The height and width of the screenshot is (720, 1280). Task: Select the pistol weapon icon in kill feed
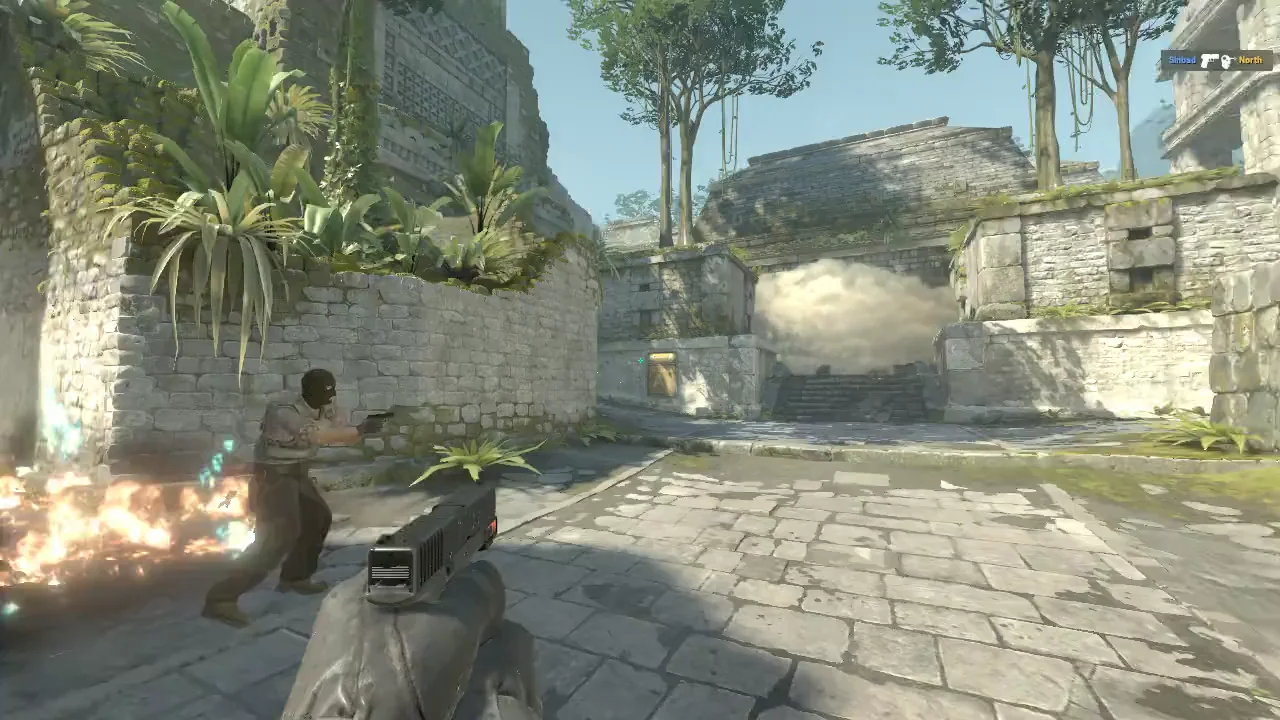click(1211, 61)
